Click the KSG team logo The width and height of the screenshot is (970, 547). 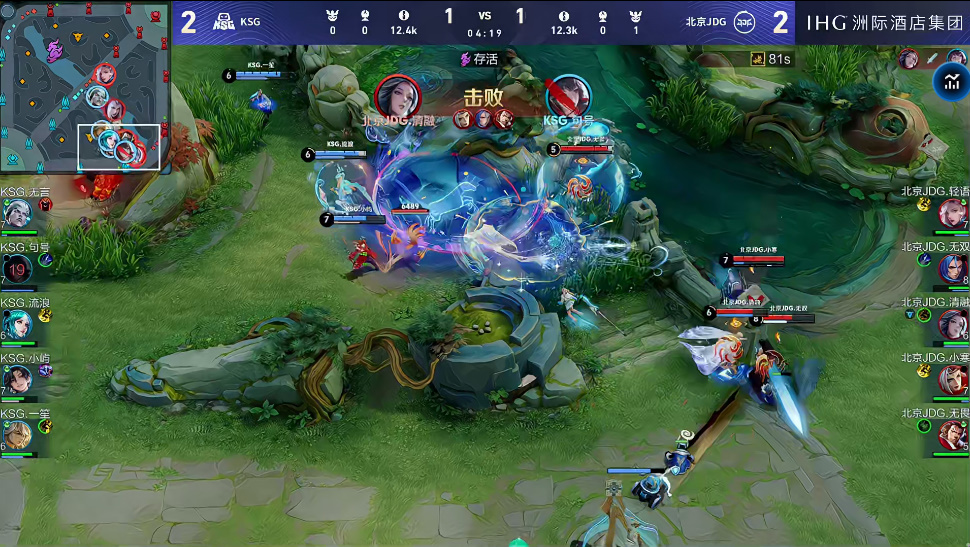coord(224,21)
